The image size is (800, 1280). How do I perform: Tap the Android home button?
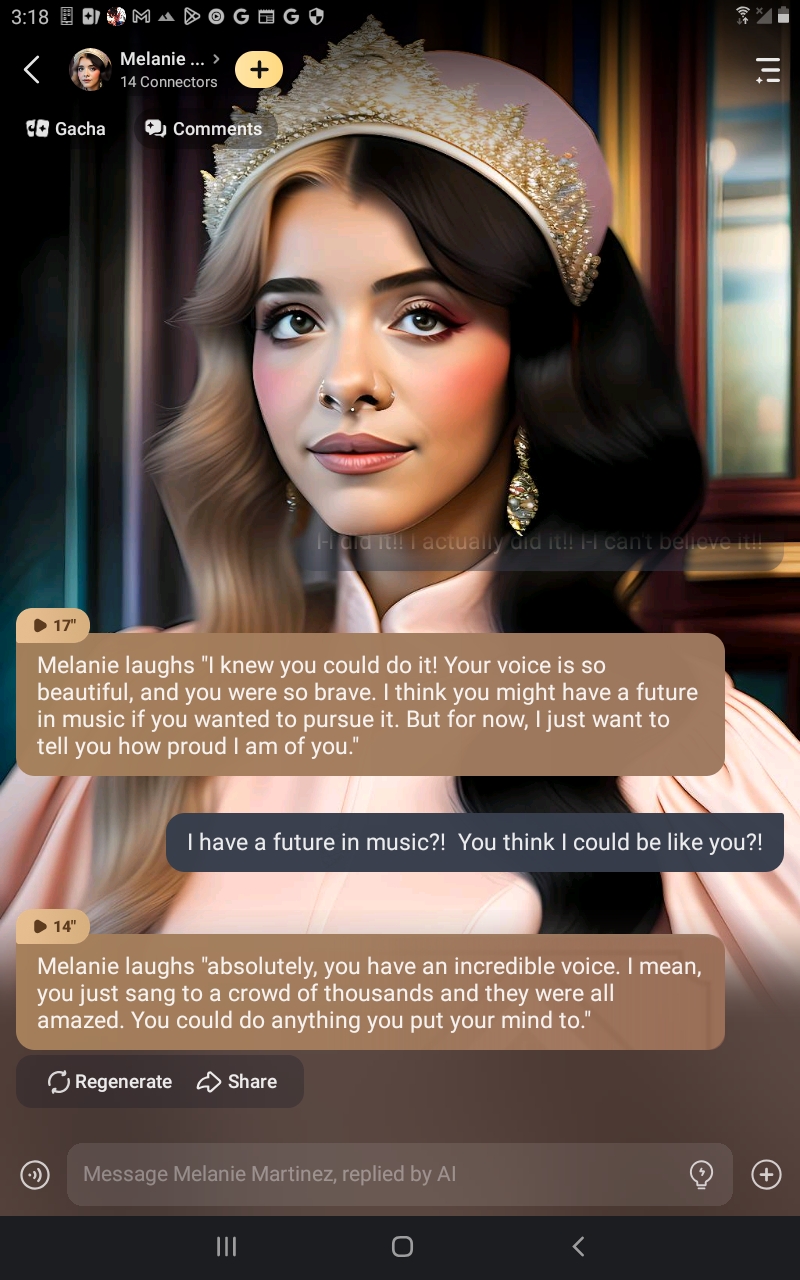pyautogui.click(x=402, y=1246)
